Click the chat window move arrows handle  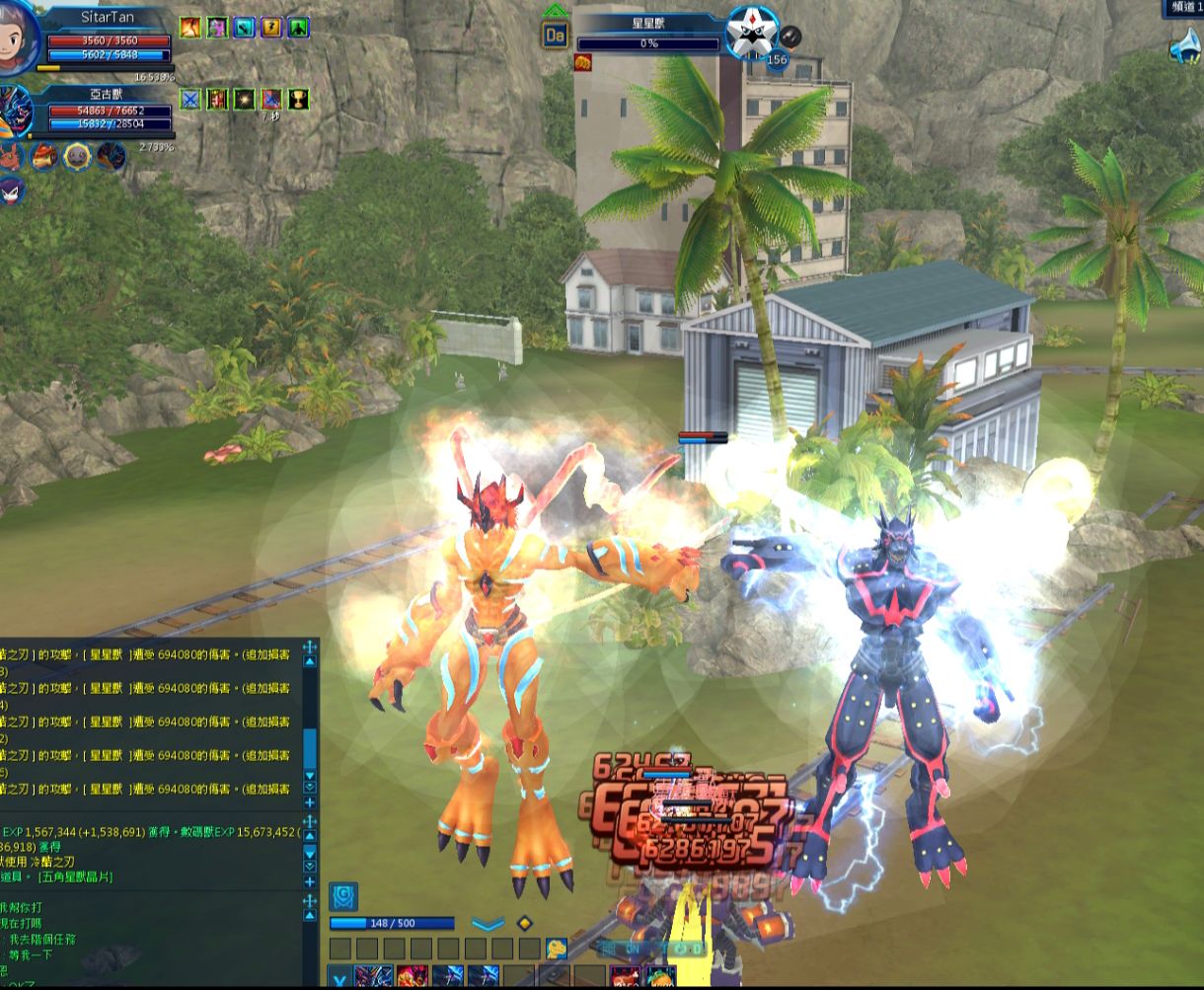click(x=309, y=647)
